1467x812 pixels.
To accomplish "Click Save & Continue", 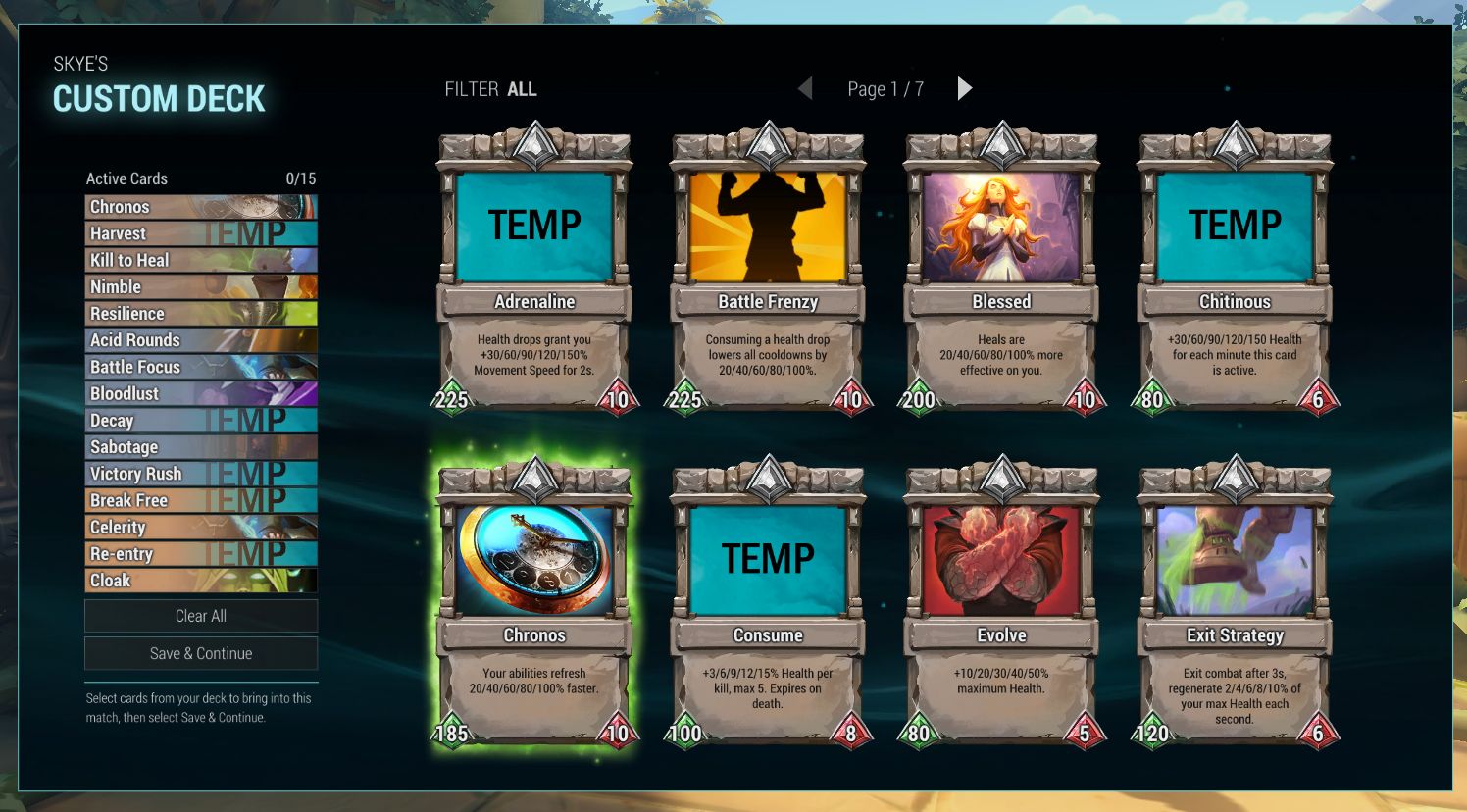I will click(201, 653).
